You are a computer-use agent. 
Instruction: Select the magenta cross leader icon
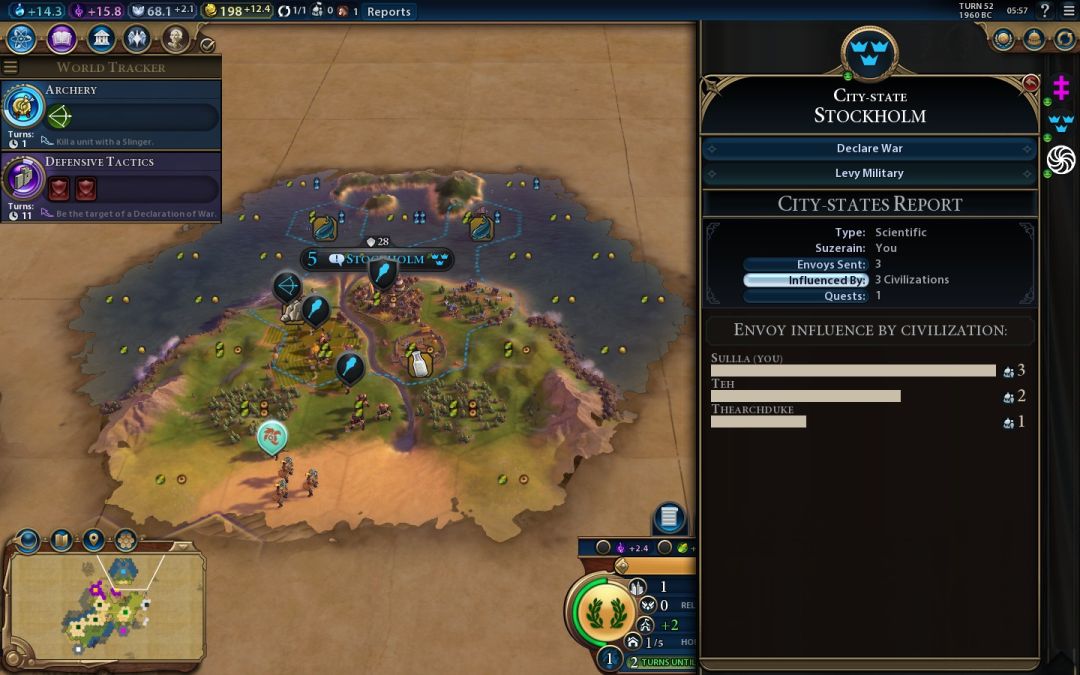pyautogui.click(x=1060, y=89)
